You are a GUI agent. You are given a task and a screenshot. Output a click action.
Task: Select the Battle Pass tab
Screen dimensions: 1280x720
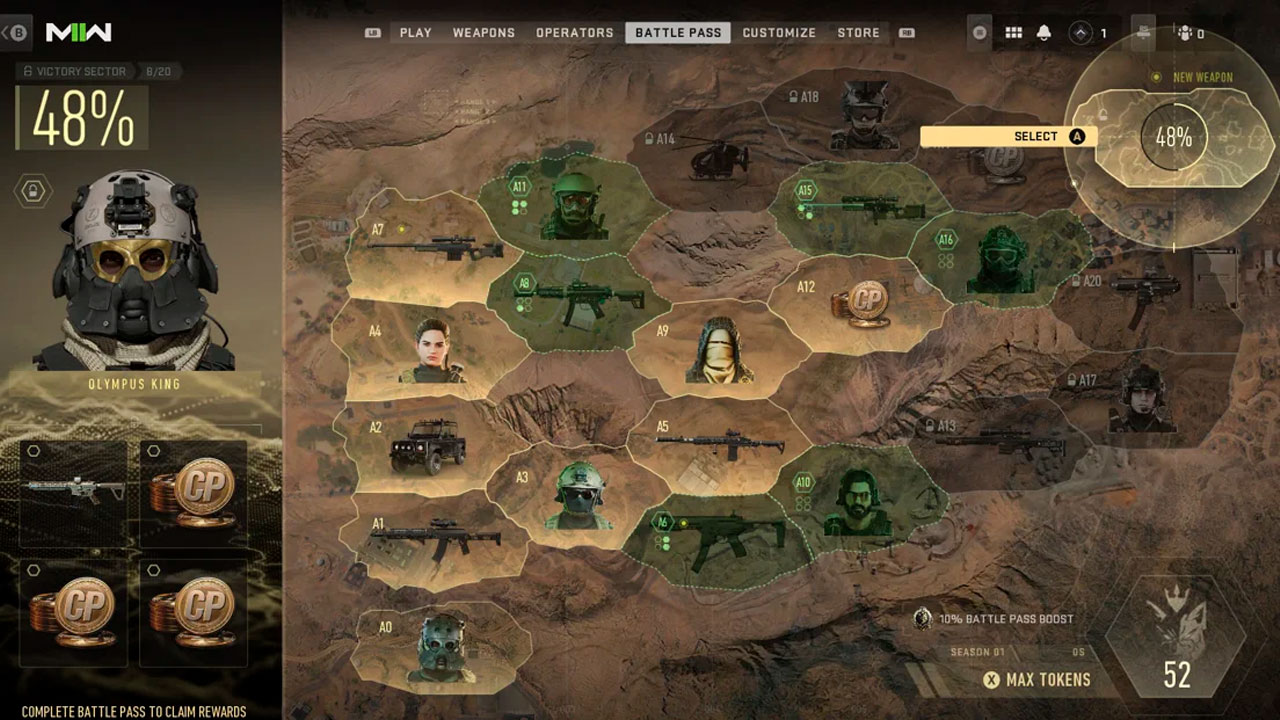pos(678,33)
